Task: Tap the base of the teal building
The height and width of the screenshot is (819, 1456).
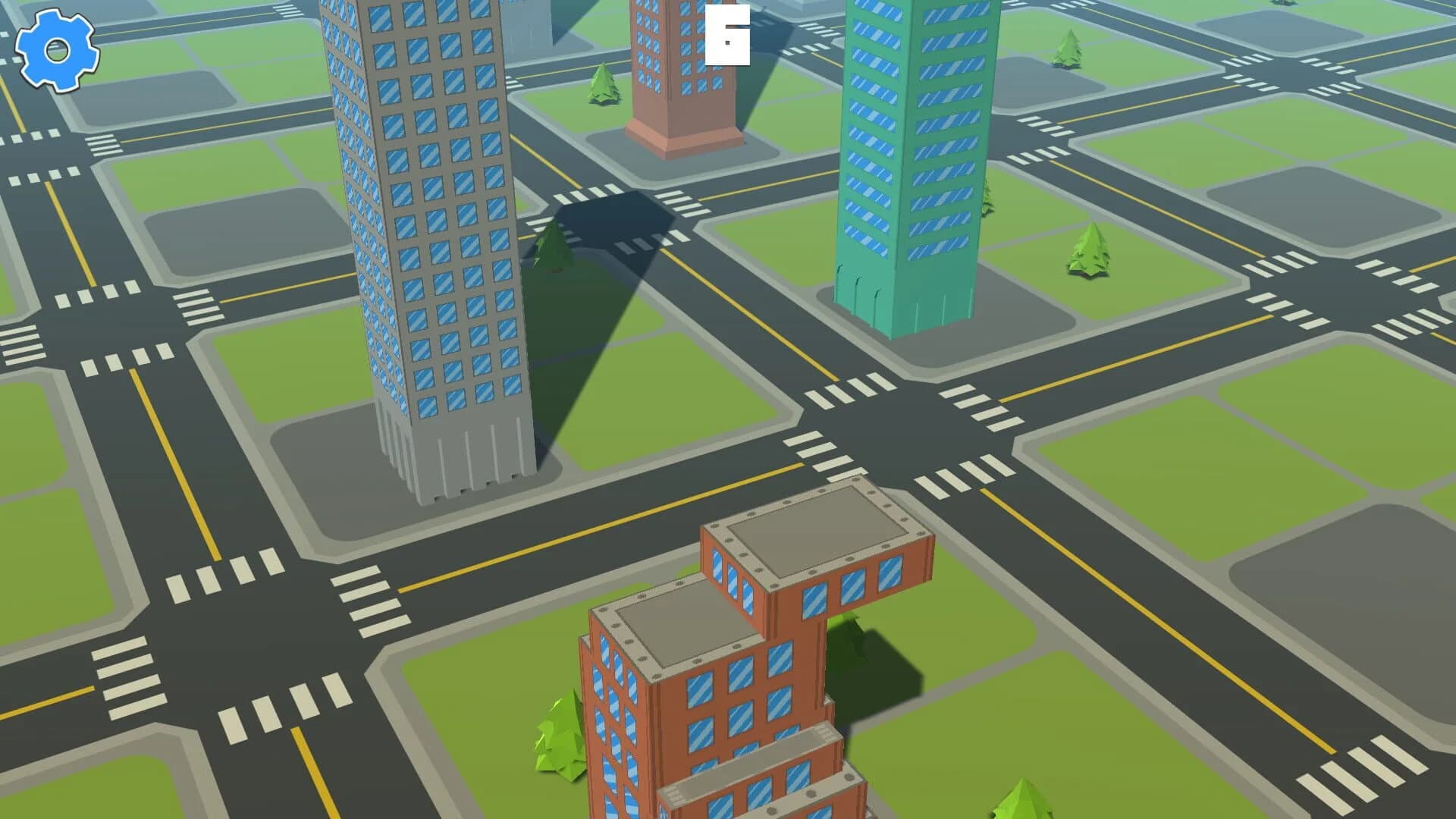Action: pyautogui.click(x=902, y=303)
